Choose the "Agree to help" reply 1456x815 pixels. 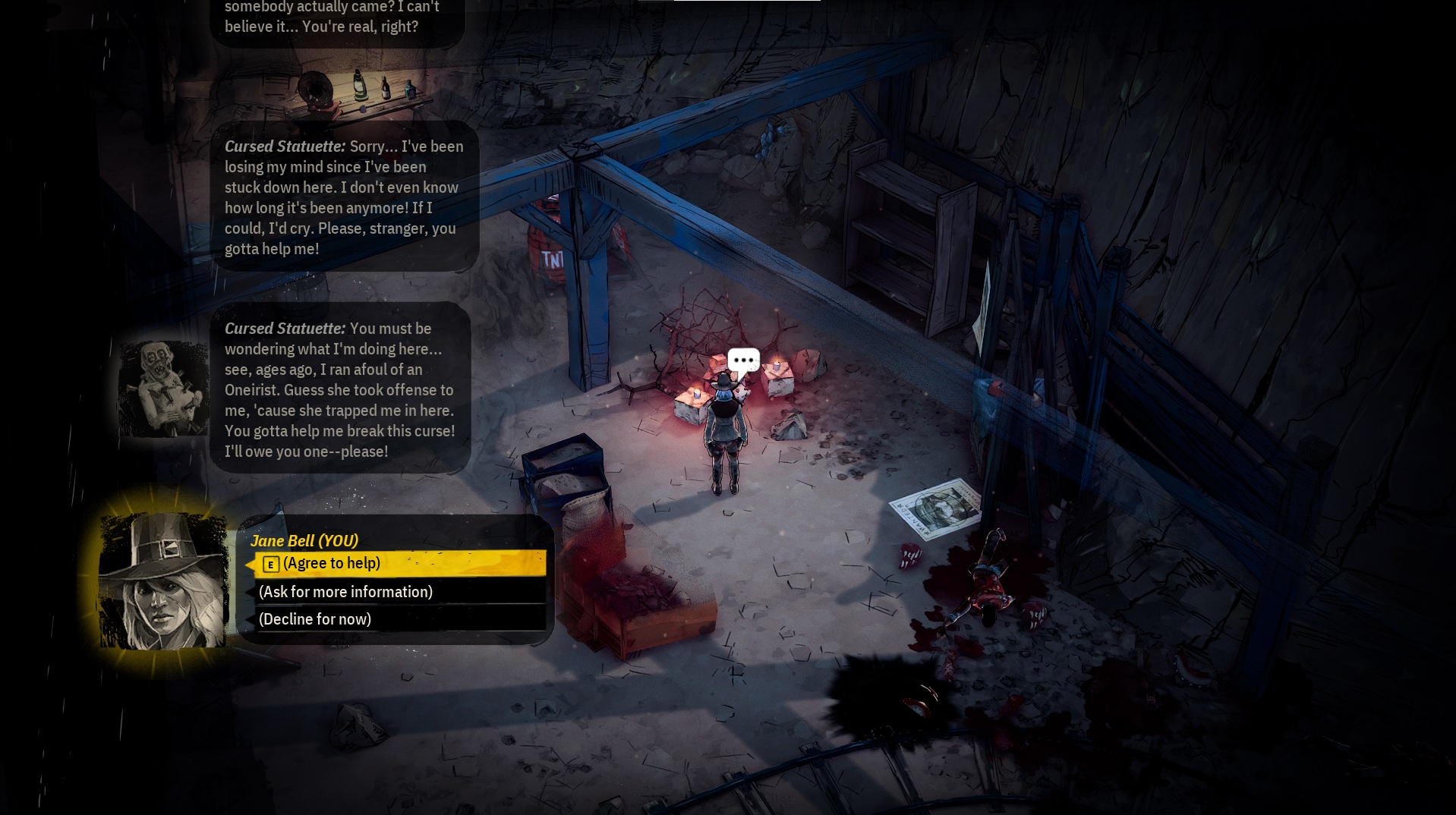point(399,563)
